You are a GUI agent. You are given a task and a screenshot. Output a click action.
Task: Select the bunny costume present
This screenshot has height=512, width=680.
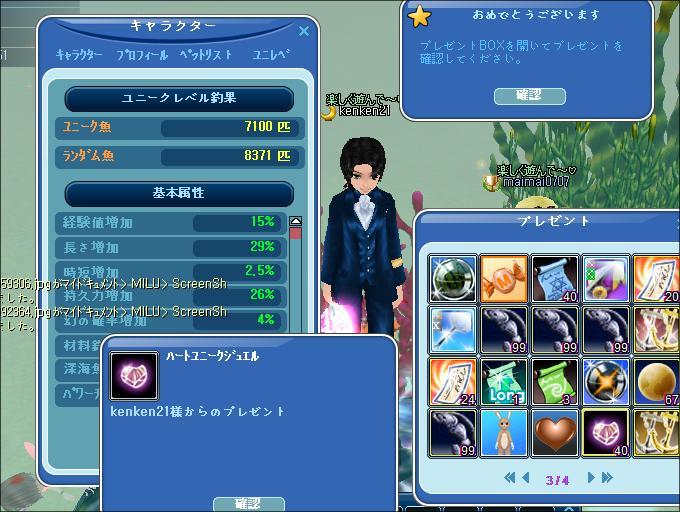pyautogui.click(x=504, y=432)
